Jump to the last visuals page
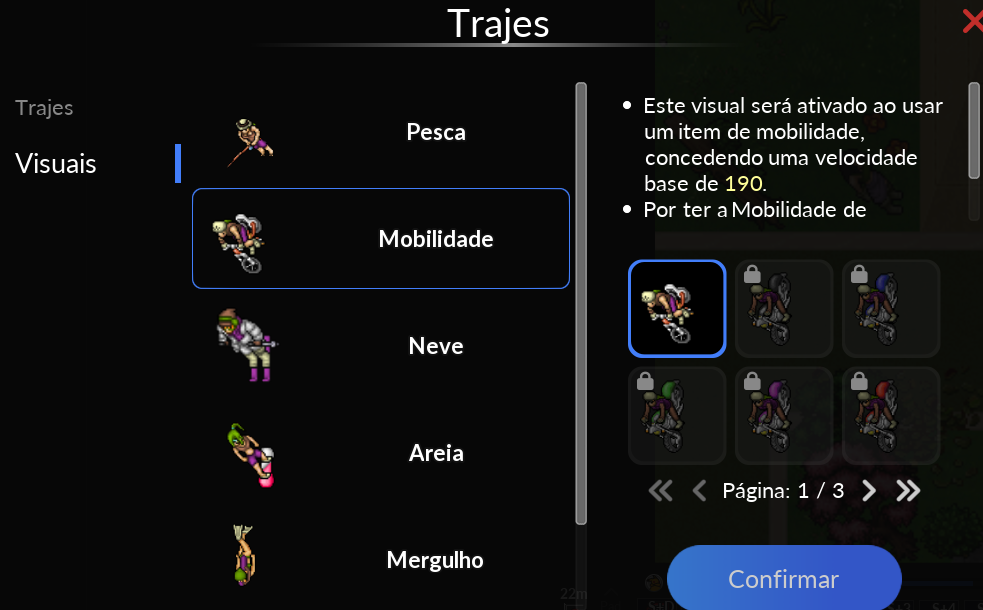The image size is (983, 610). (x=908, y=491)
